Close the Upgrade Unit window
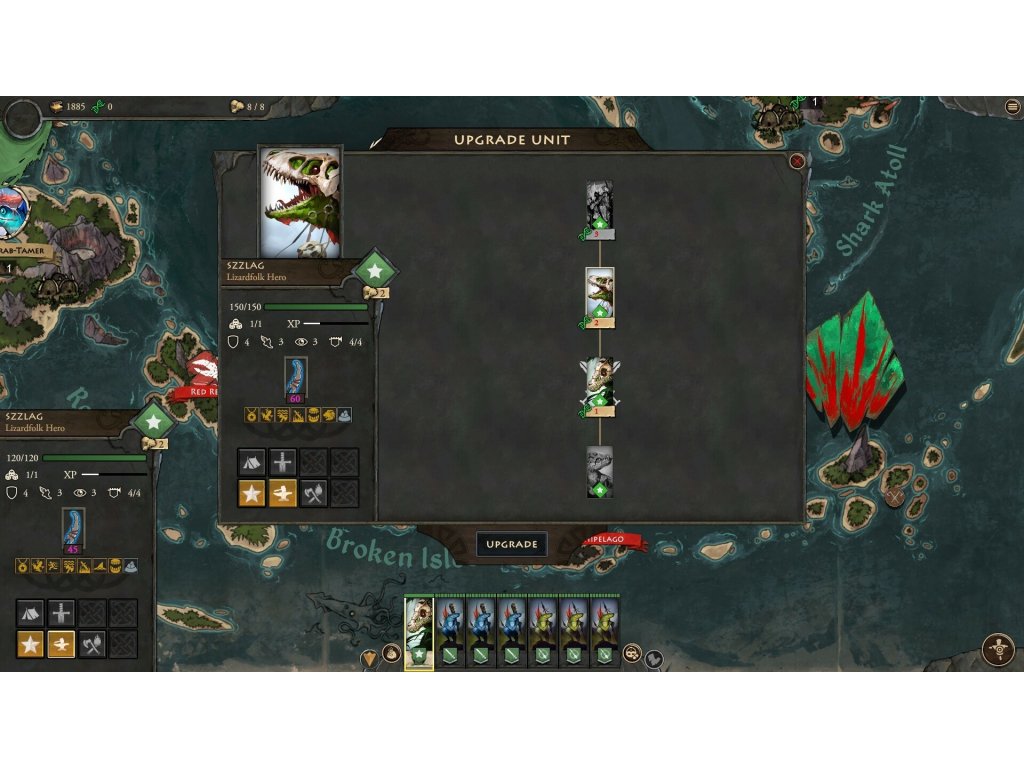The height and width of the screenshot is (768, 1024). [x=797, y=161]
